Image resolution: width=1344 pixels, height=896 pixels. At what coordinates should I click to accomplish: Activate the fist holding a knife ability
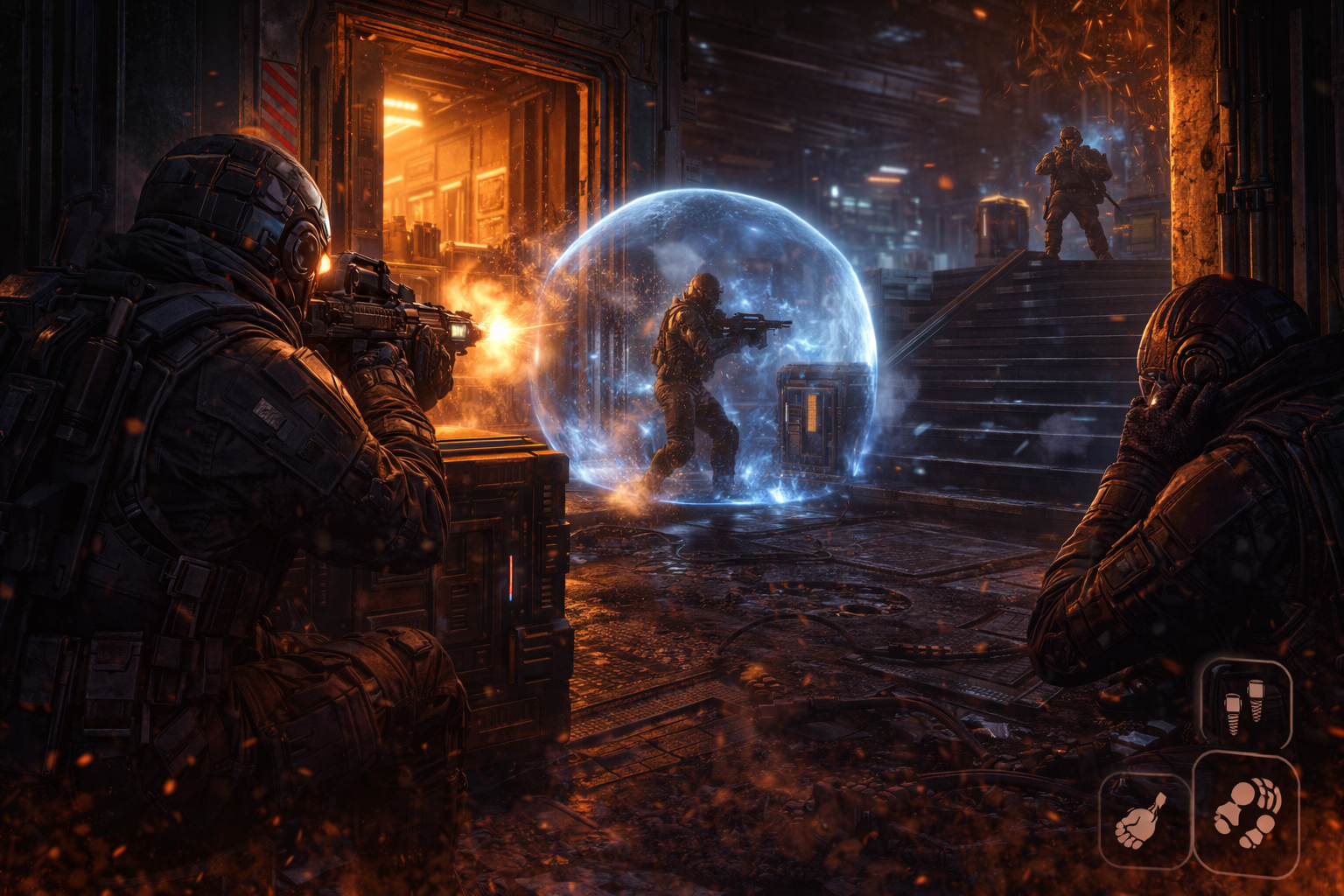click(x=1144, y=820)
